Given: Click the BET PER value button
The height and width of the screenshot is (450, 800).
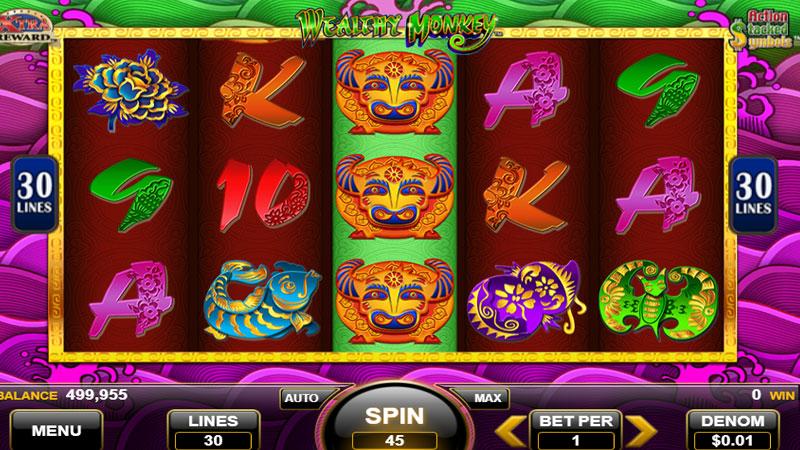Looking at the screenshot, I should click(x=578, y=430).
